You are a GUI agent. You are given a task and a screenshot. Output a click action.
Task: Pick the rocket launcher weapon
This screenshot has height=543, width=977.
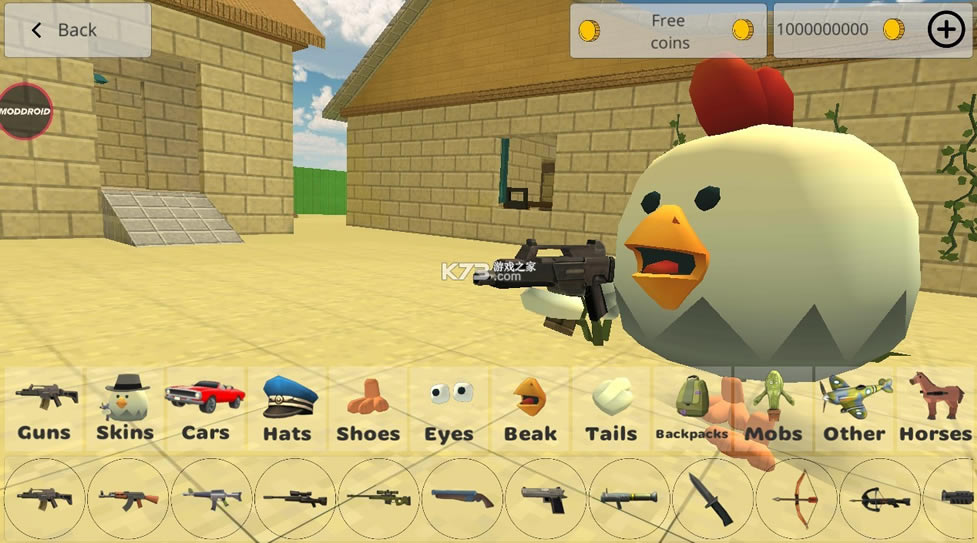(629, 498)
